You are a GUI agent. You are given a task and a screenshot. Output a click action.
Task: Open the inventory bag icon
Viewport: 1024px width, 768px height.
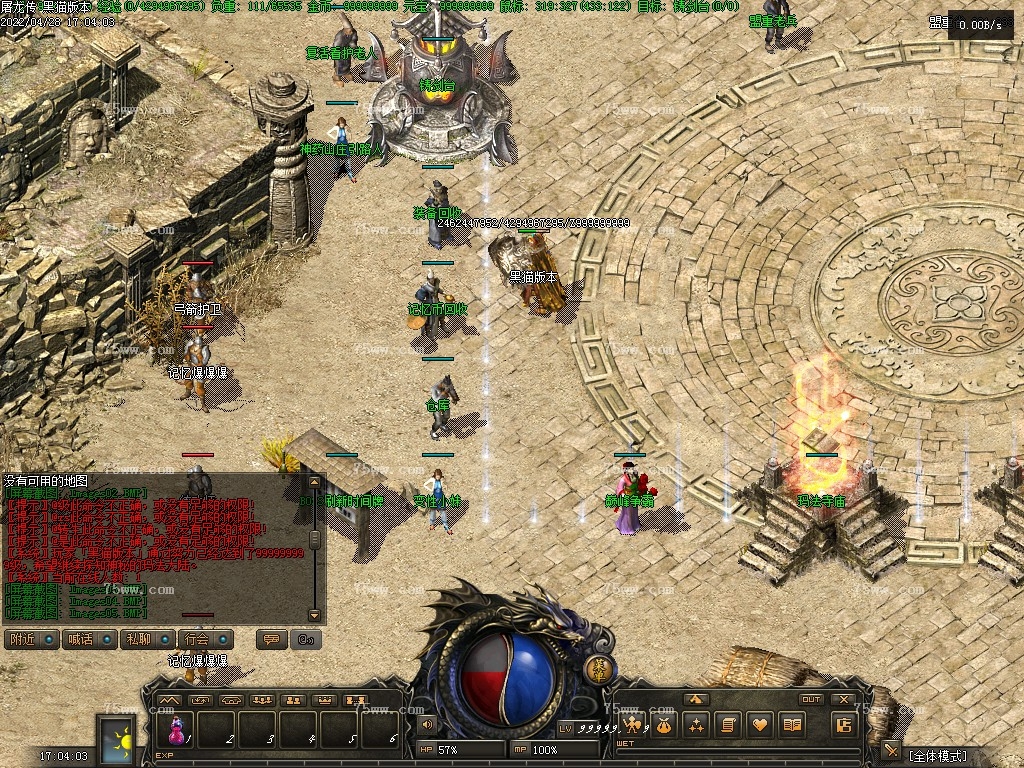(664, 725)
